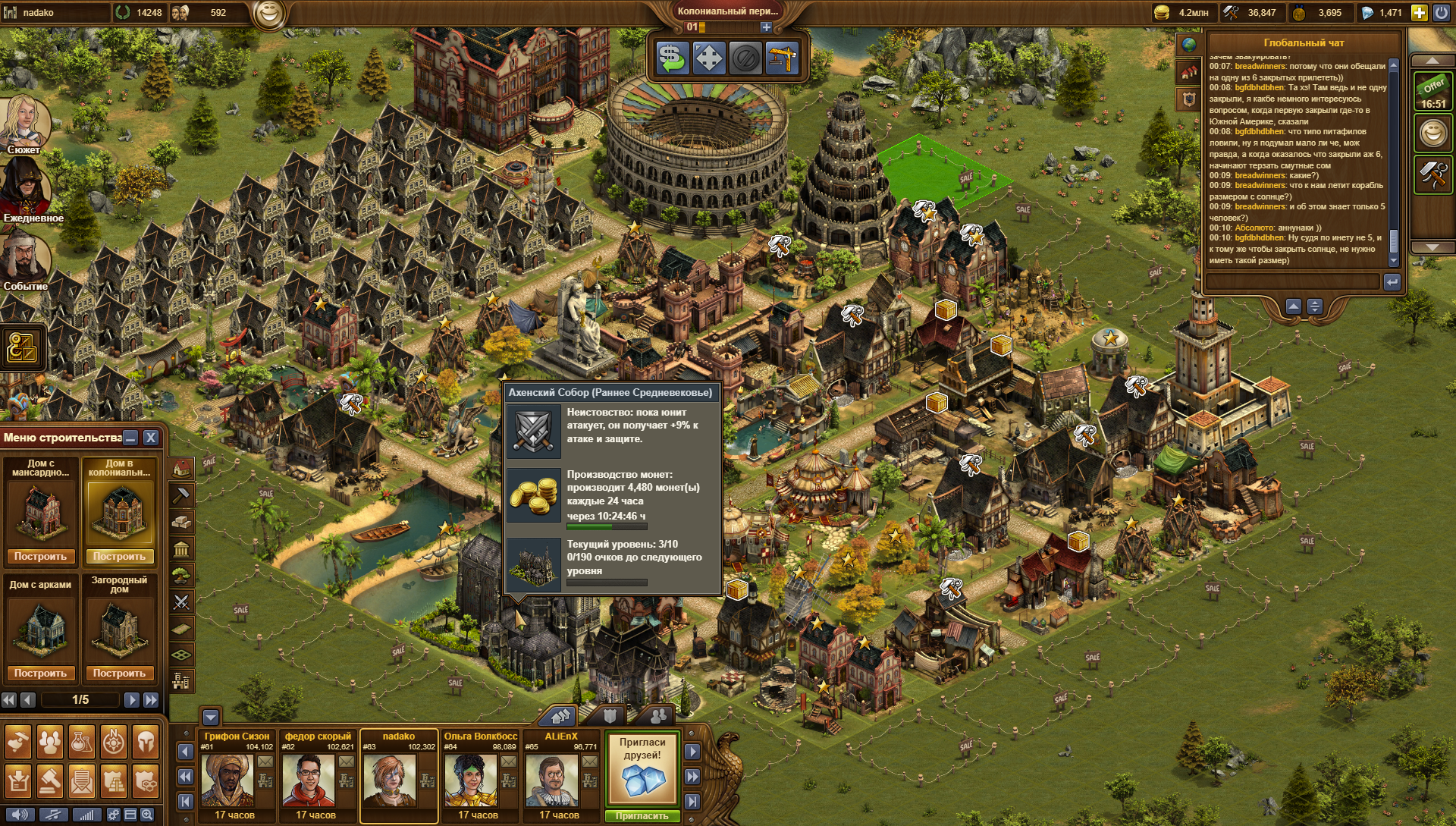The height and width of the screenshot is (826, 1456).
Task: Click the yellow plus to buy diamonds
Action: point(1419,12)
